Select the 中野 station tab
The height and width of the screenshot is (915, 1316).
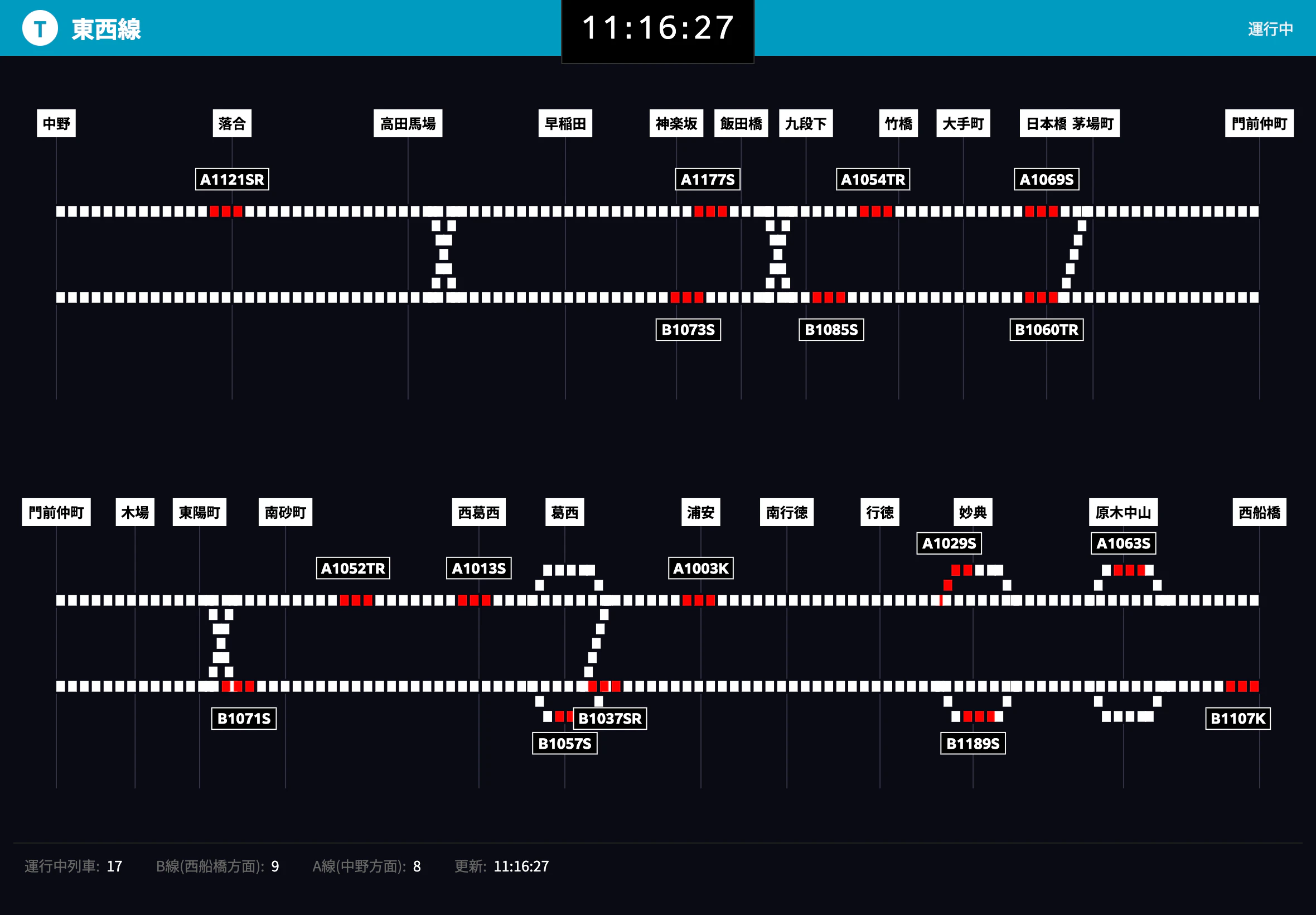[56, 123]
